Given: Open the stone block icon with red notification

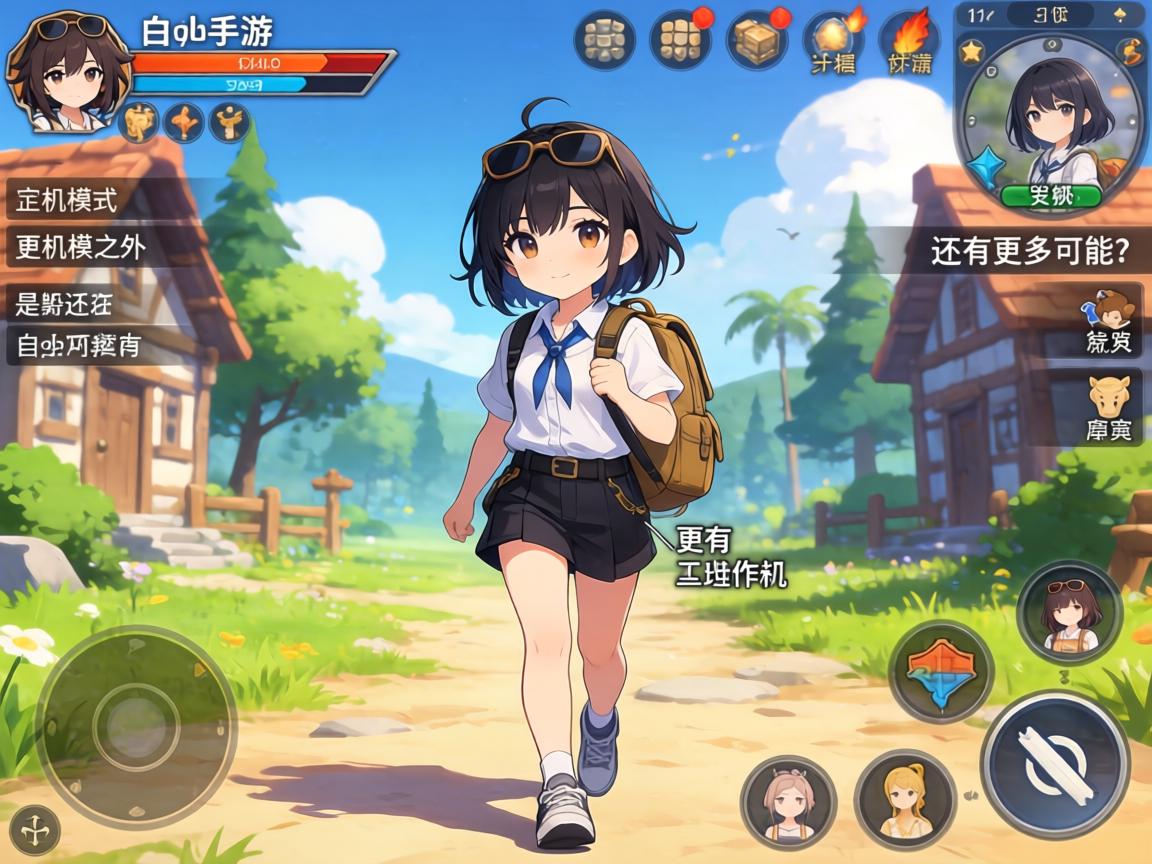Looking at the screenshot, I should coord(680,40).
